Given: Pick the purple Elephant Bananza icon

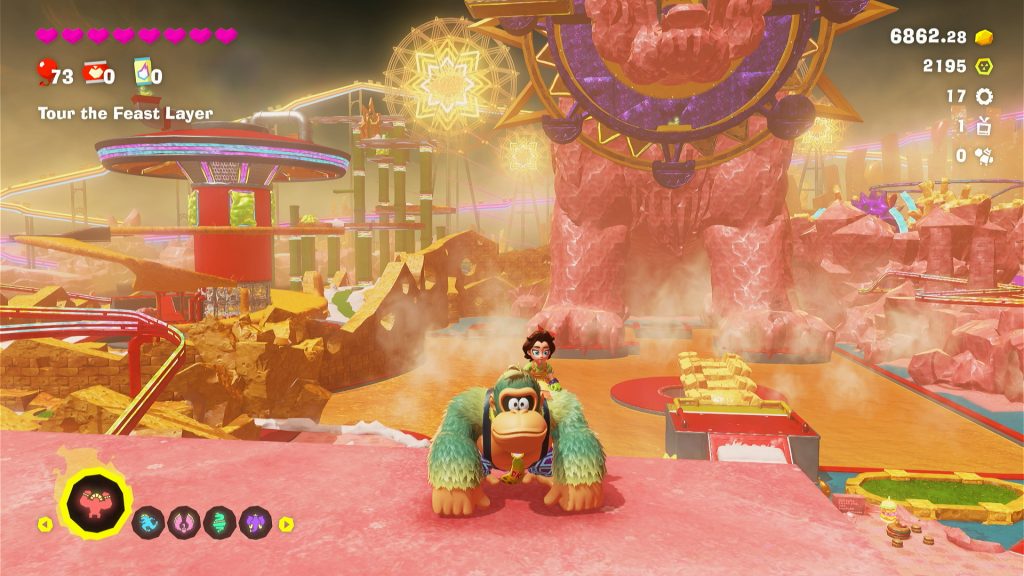Looking at the screenshot, I should 255,523.
